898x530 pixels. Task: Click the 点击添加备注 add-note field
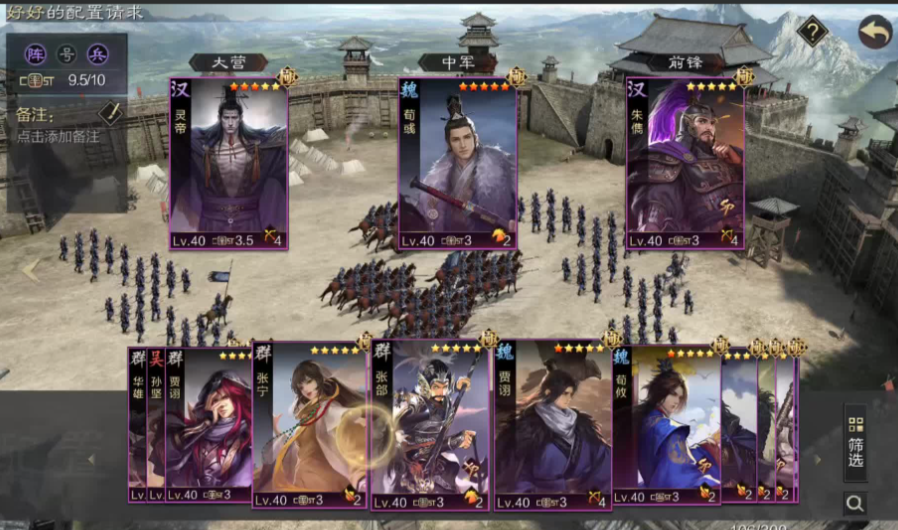(x=58, y=136)
